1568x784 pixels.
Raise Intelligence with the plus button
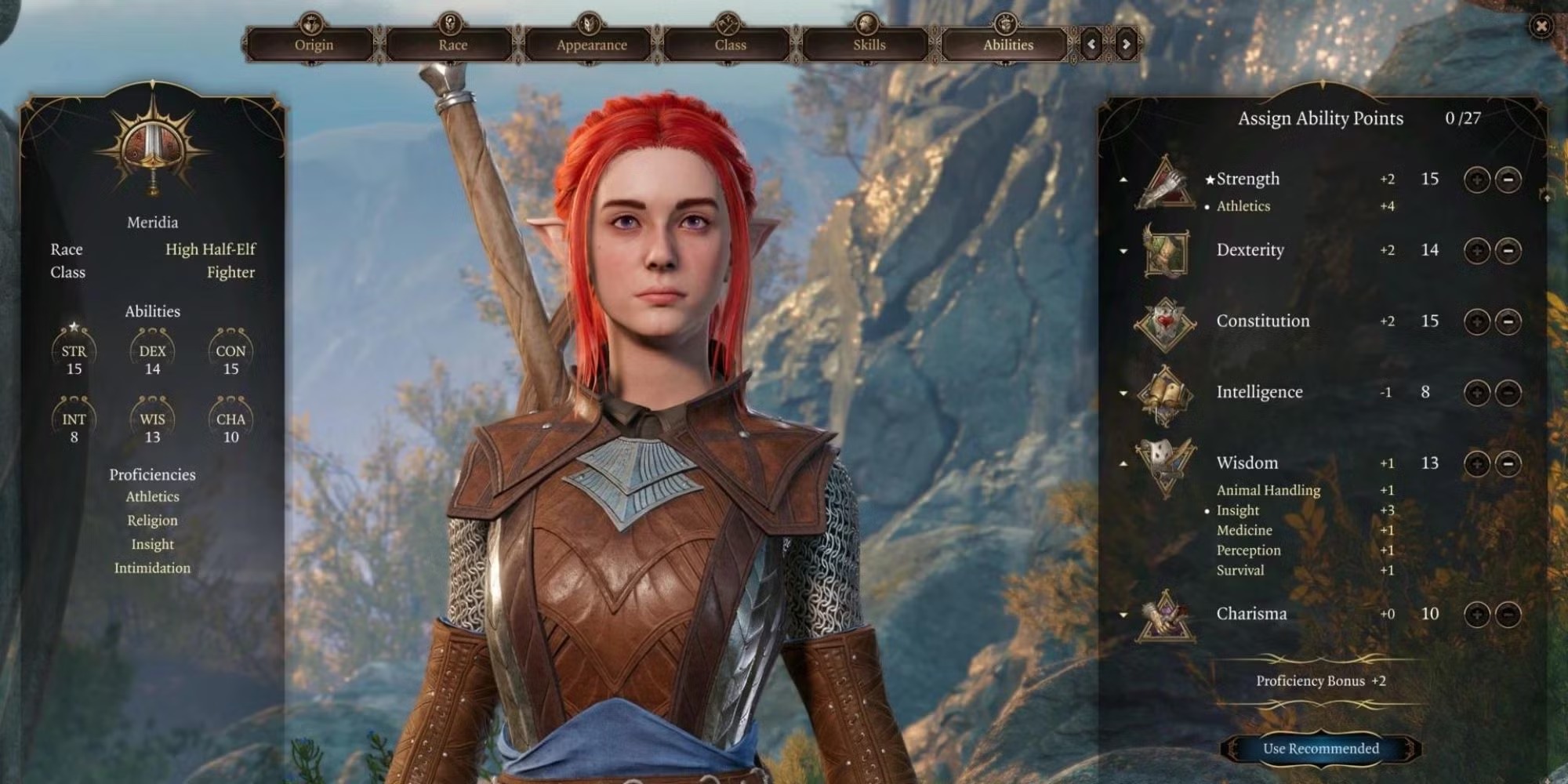click(x=1476, y=393)
